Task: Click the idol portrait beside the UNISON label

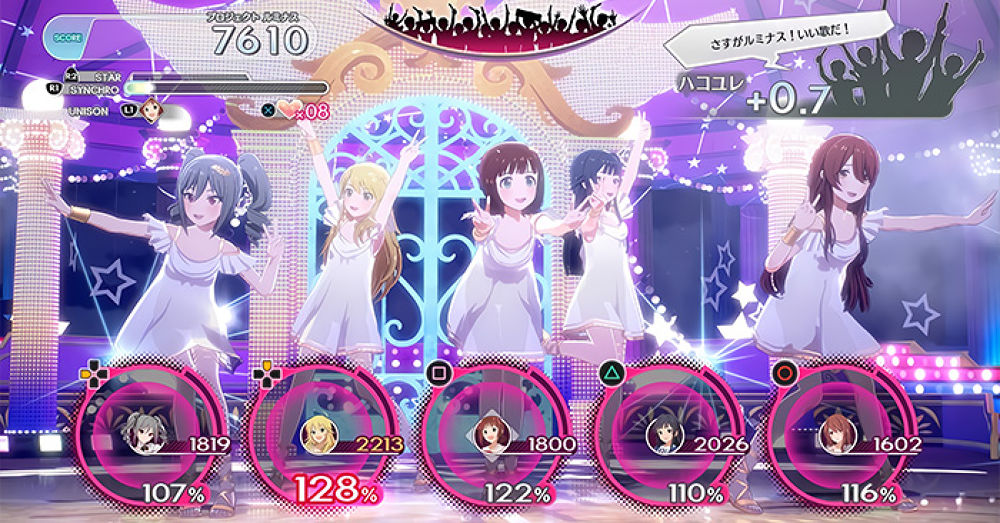Action: click(152, 110)
